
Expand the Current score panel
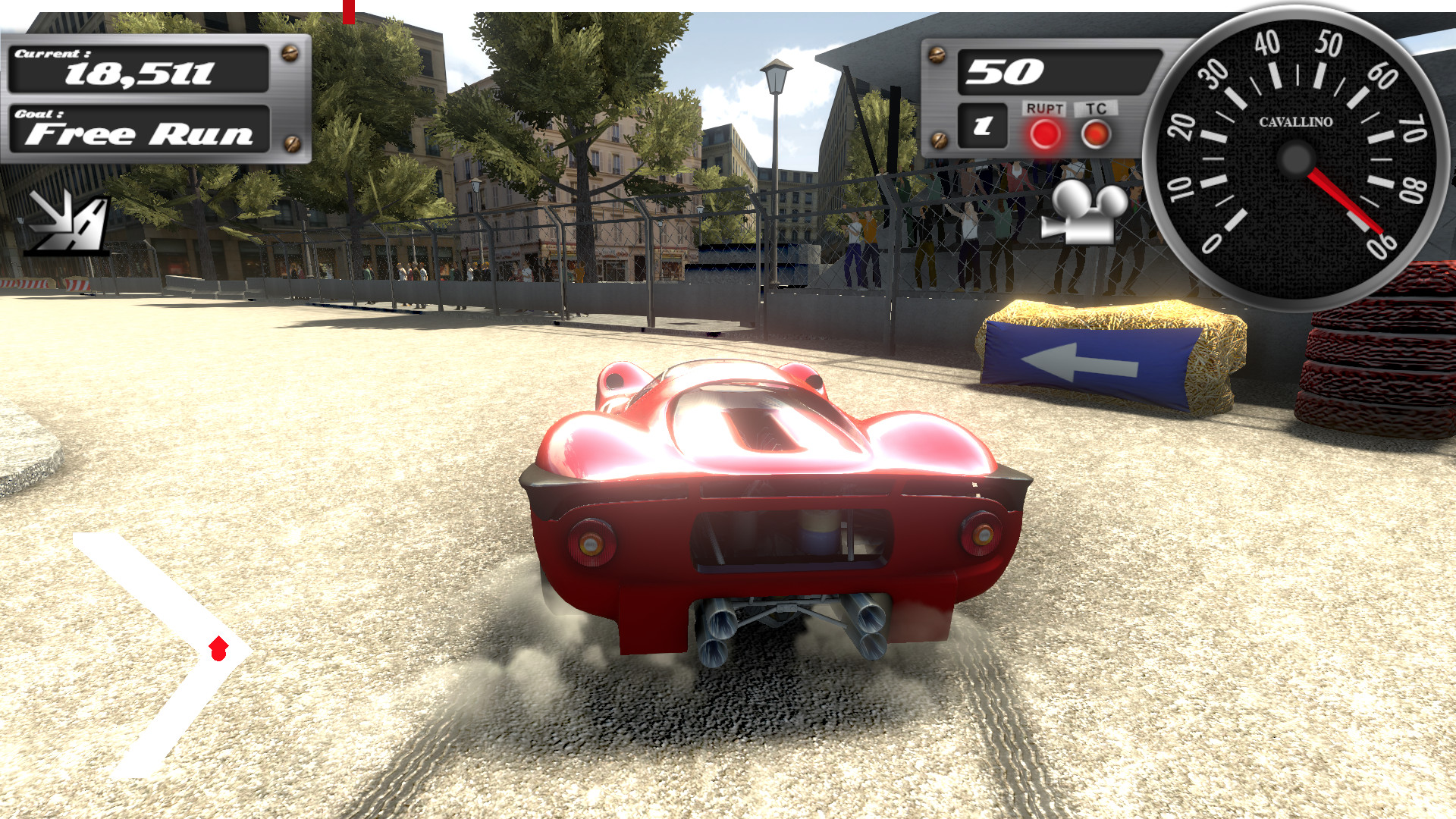[x=140, y=68]
